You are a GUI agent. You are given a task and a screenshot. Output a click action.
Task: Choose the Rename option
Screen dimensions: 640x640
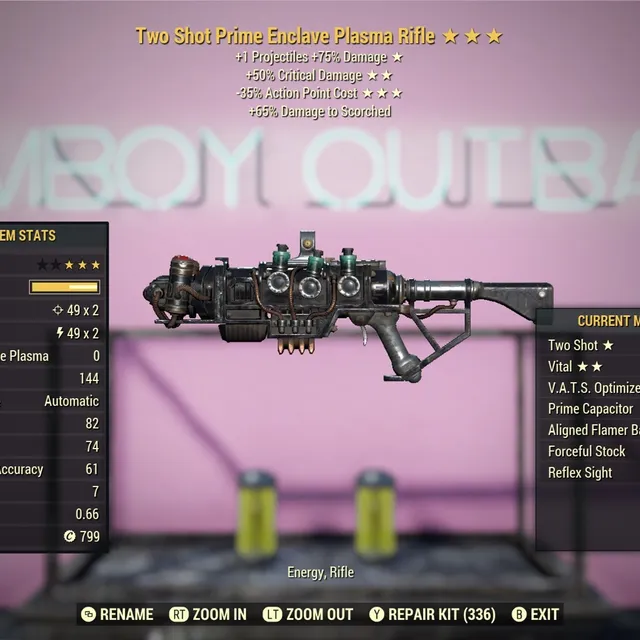point(117,614)
